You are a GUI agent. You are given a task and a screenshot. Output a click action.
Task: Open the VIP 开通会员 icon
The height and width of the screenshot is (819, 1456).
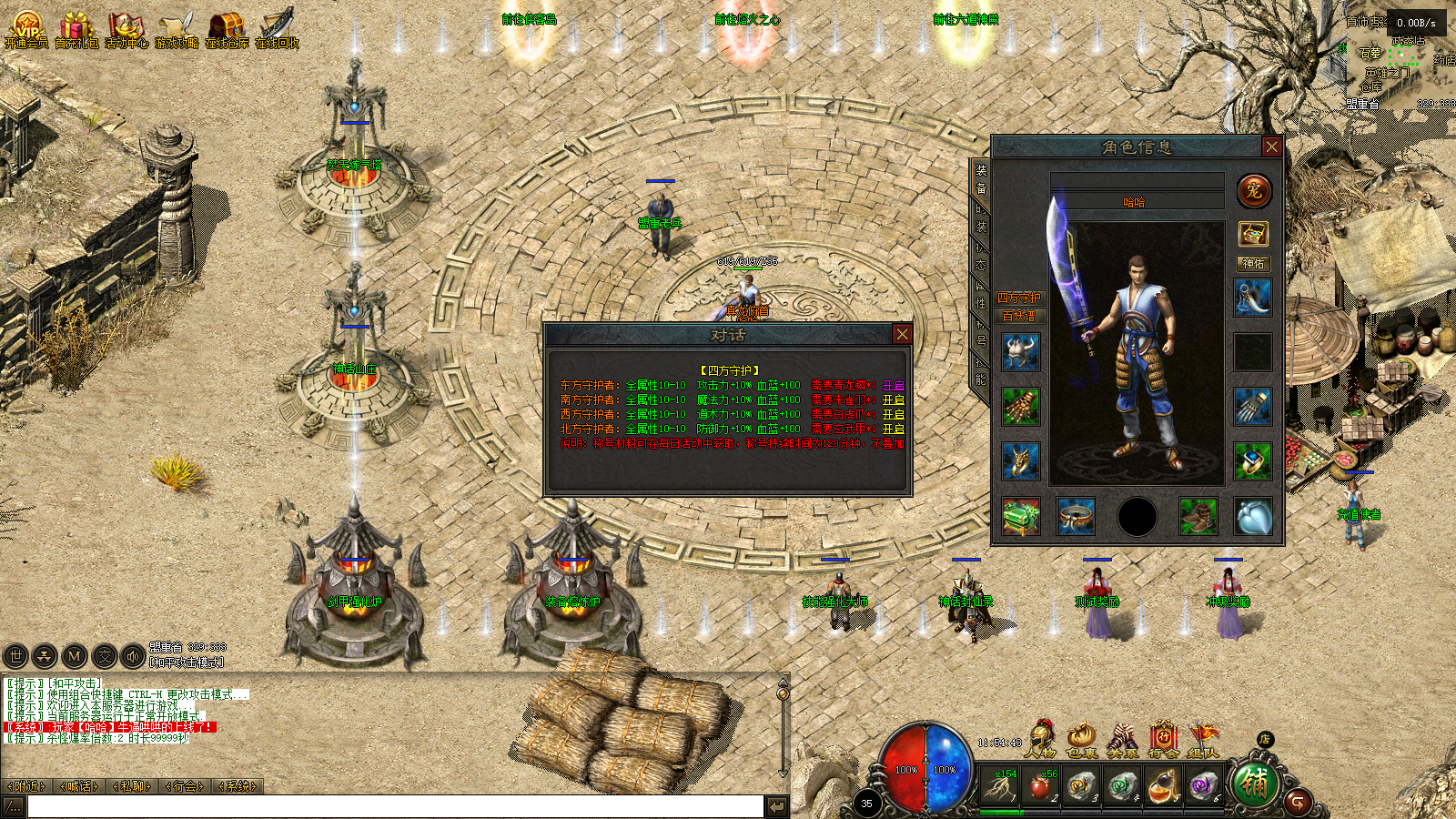tap(26, 28)
